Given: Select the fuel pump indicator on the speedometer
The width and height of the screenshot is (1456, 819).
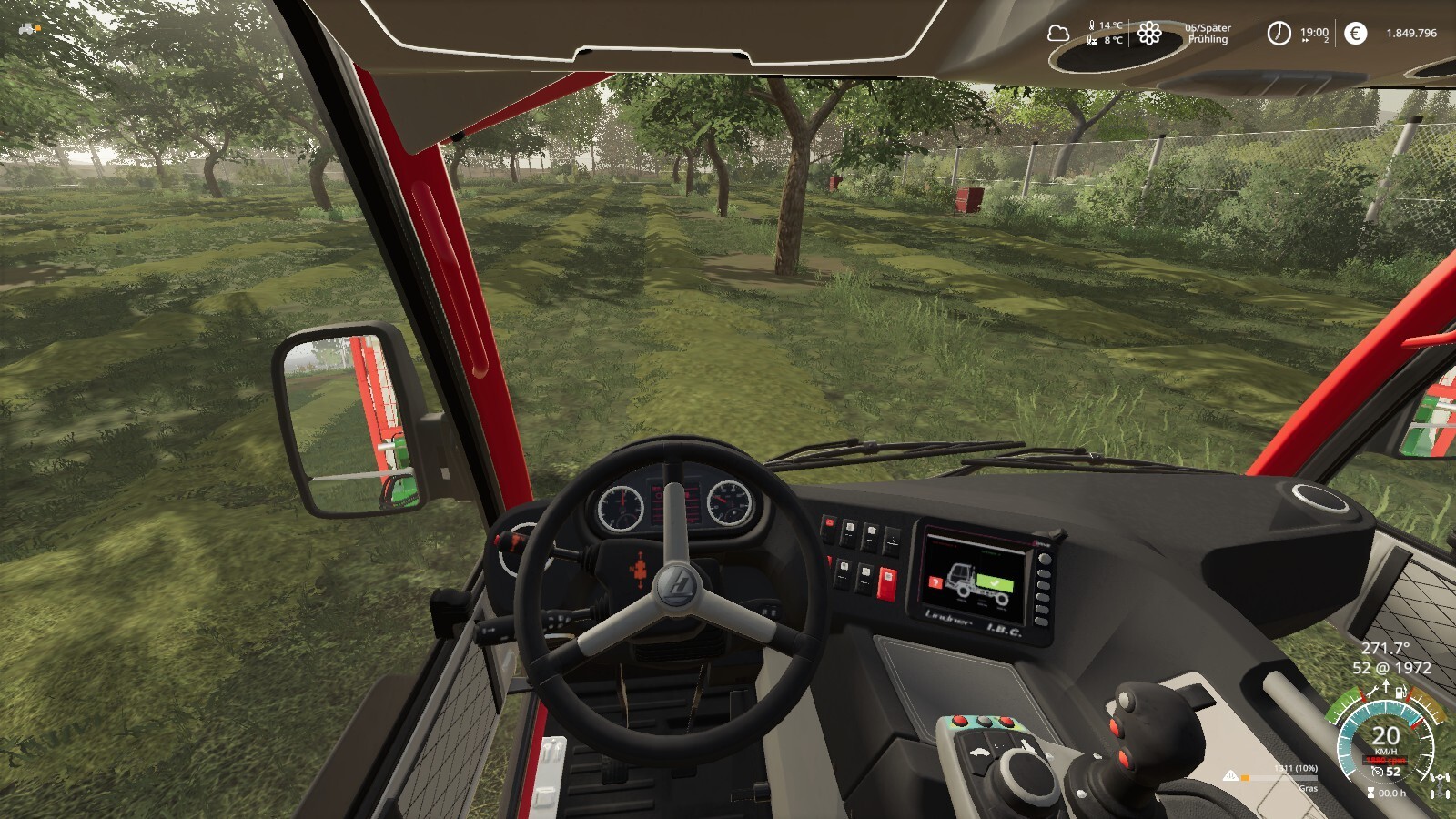Looking at the screenshot, I should click(x=1401, y=693).
